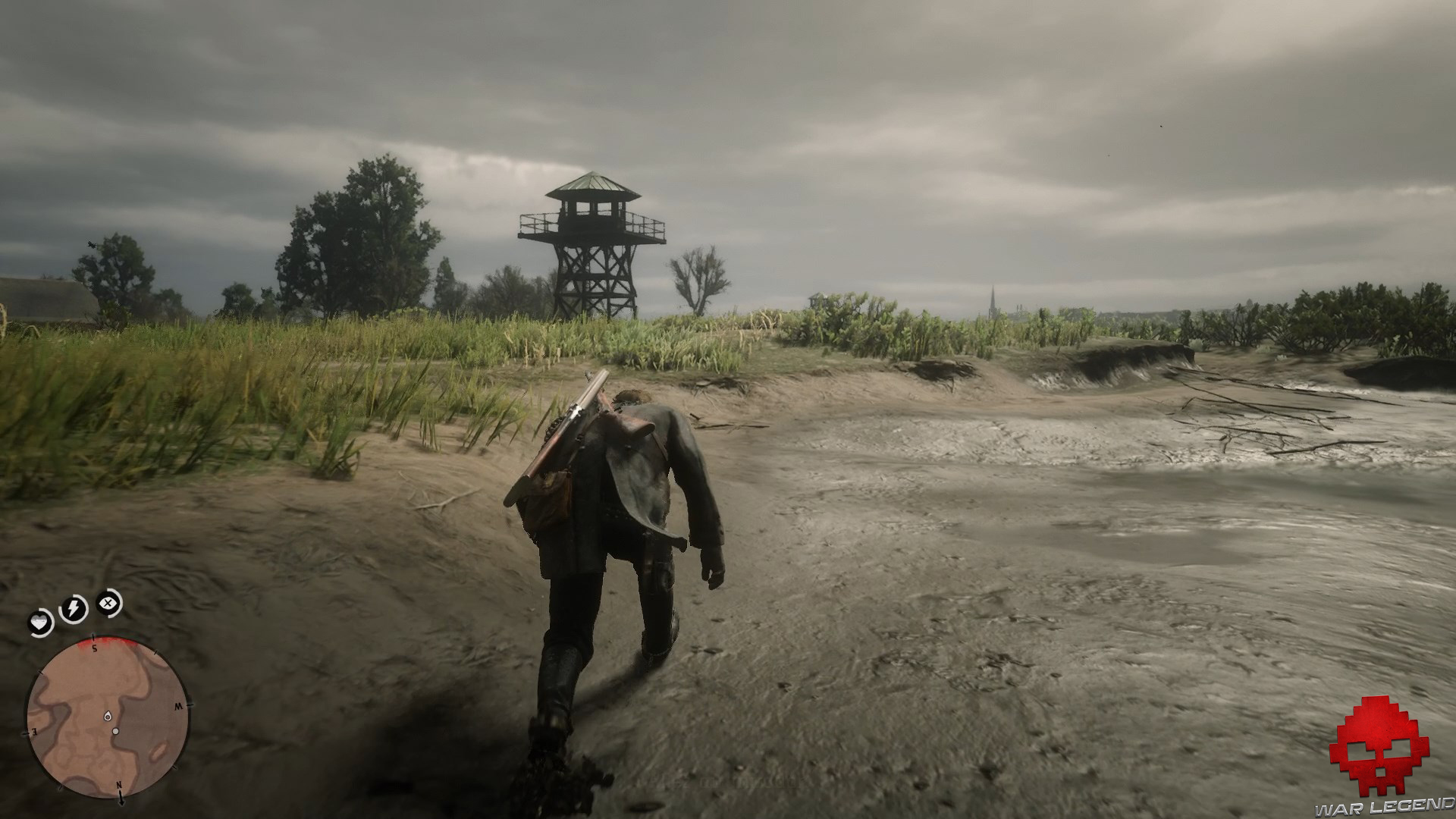Click the white player arrow marker on minimap
The width and height of the screenshot is (1456, 819).
108,716
